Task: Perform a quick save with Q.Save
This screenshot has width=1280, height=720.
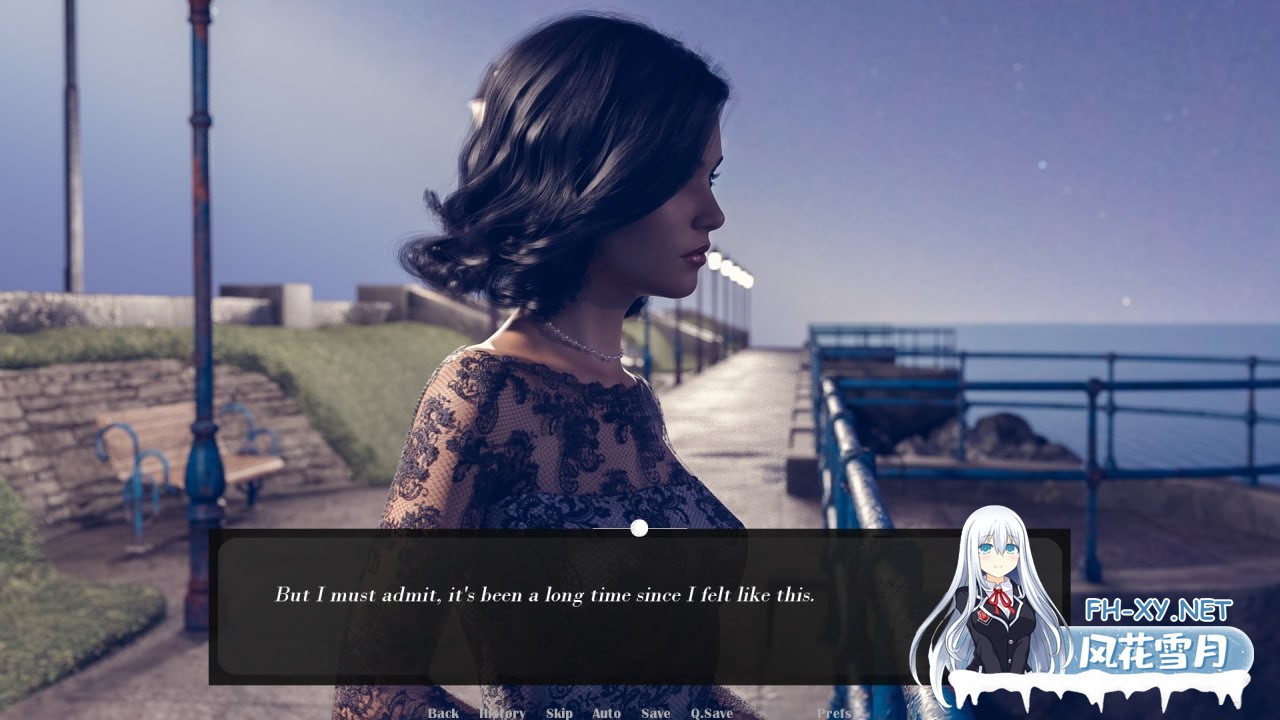Action: tap(712, 713)
